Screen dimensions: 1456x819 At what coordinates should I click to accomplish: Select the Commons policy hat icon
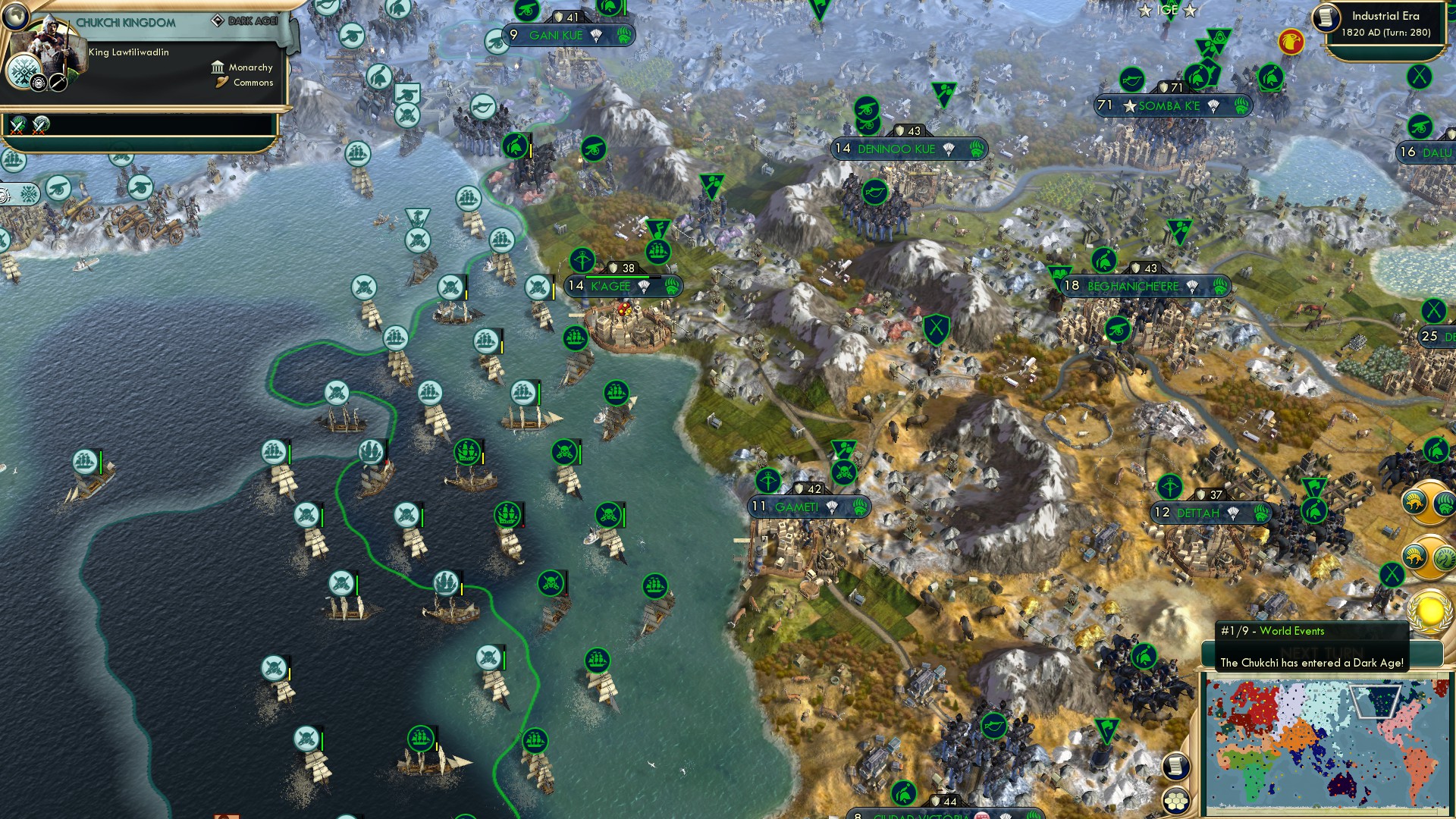221,82
